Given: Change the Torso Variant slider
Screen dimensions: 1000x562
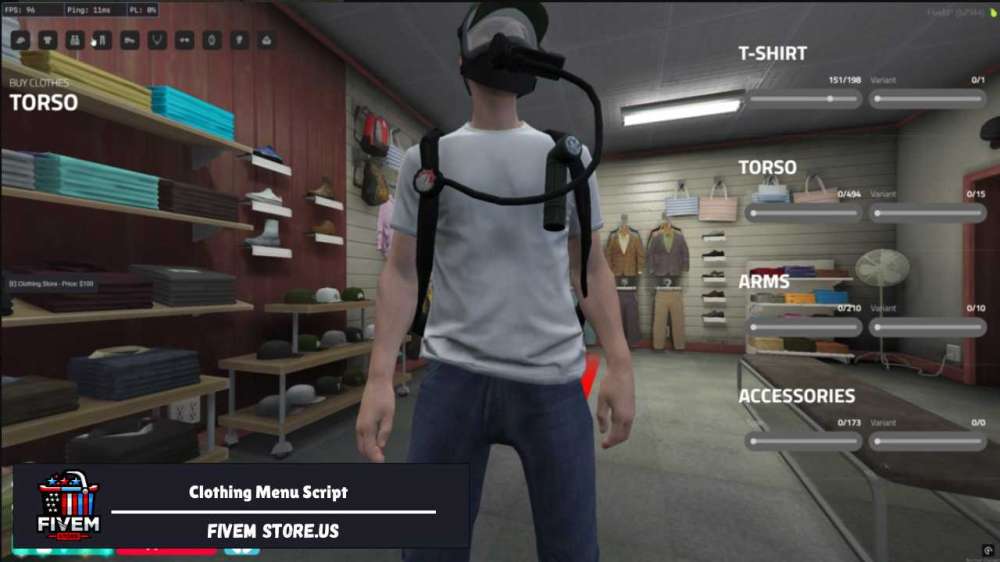Looking at the screenshot, I should coord(927,213).
